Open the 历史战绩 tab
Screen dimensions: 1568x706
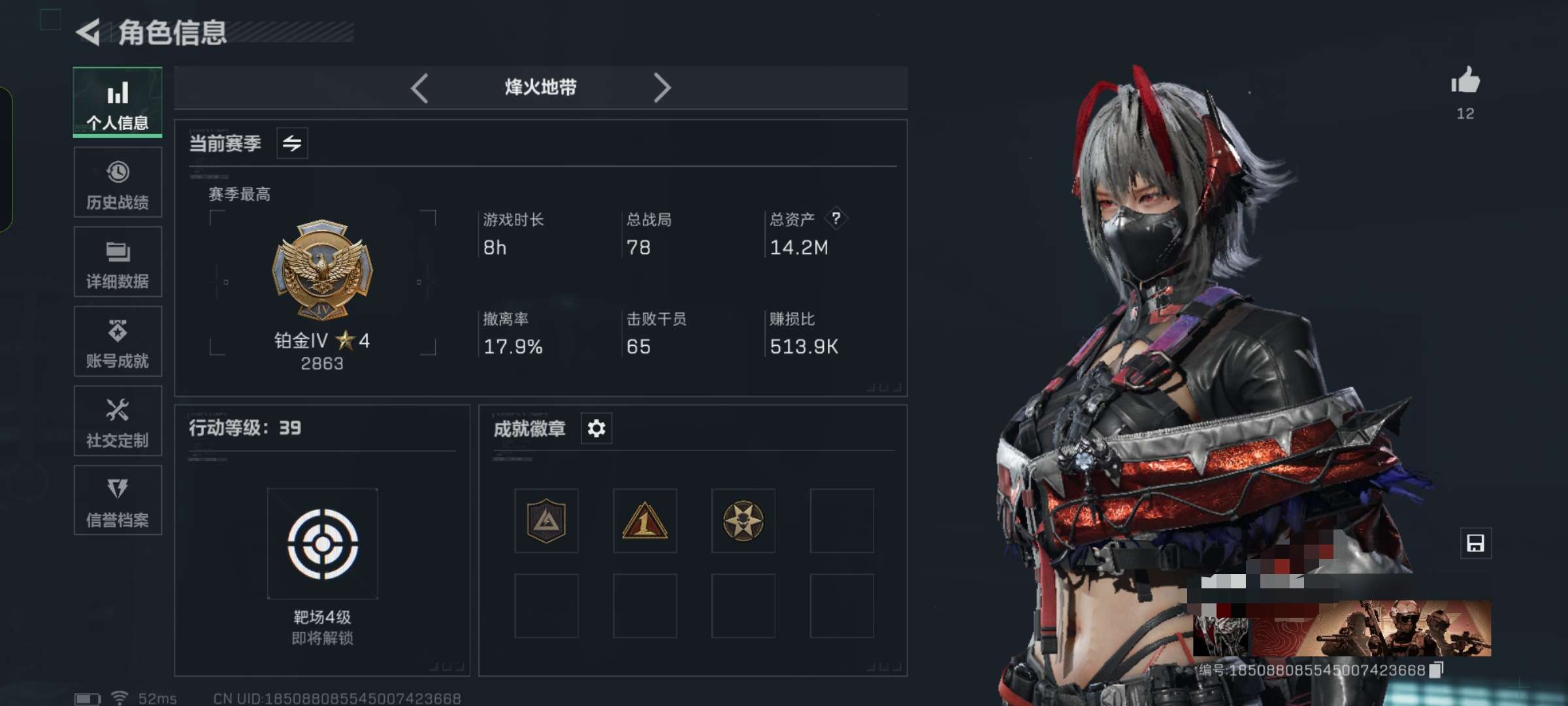(x=118, y=182)
